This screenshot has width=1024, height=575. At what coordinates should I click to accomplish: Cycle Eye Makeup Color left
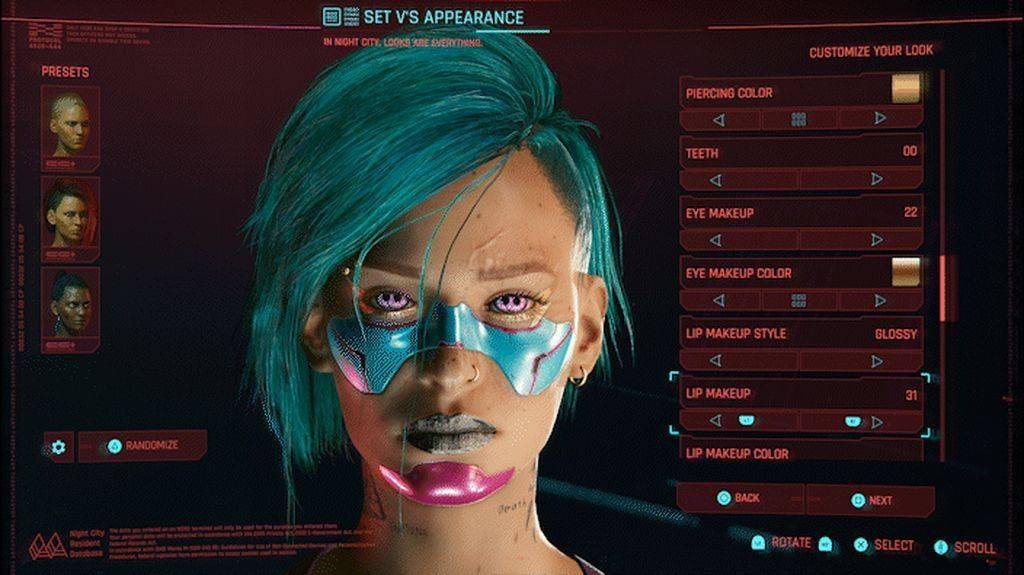pyautogui.click(x=716, y=300)
